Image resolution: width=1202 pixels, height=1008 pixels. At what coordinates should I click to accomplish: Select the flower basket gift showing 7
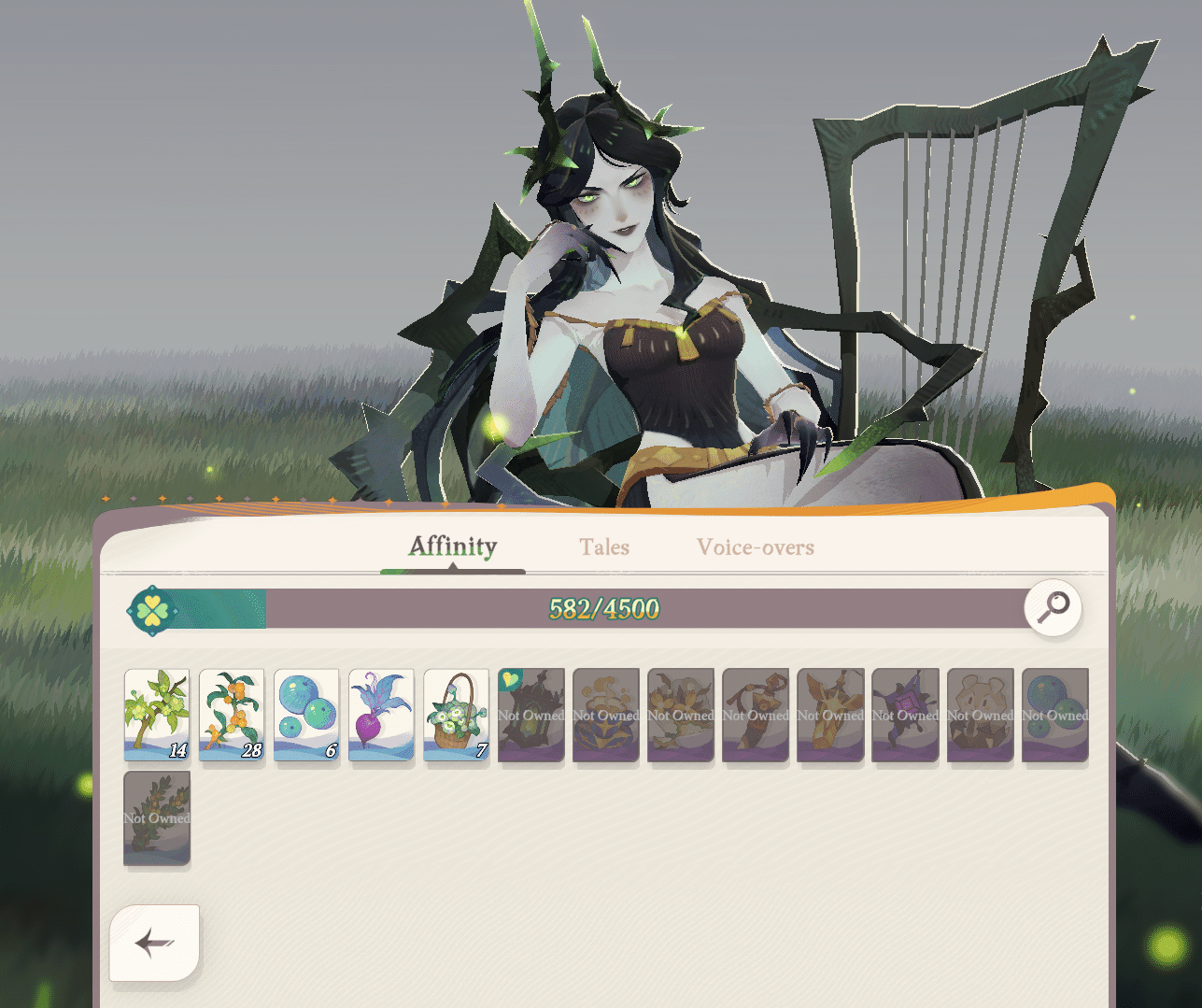tap(456, 715)
